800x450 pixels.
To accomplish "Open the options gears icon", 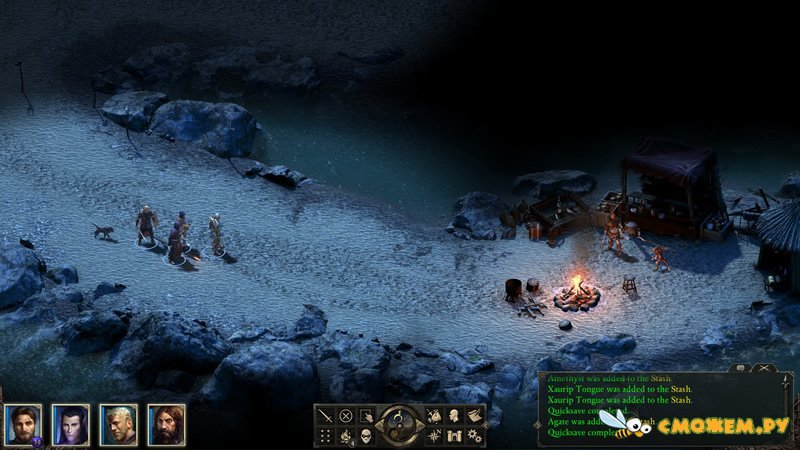I will point(474,436).
